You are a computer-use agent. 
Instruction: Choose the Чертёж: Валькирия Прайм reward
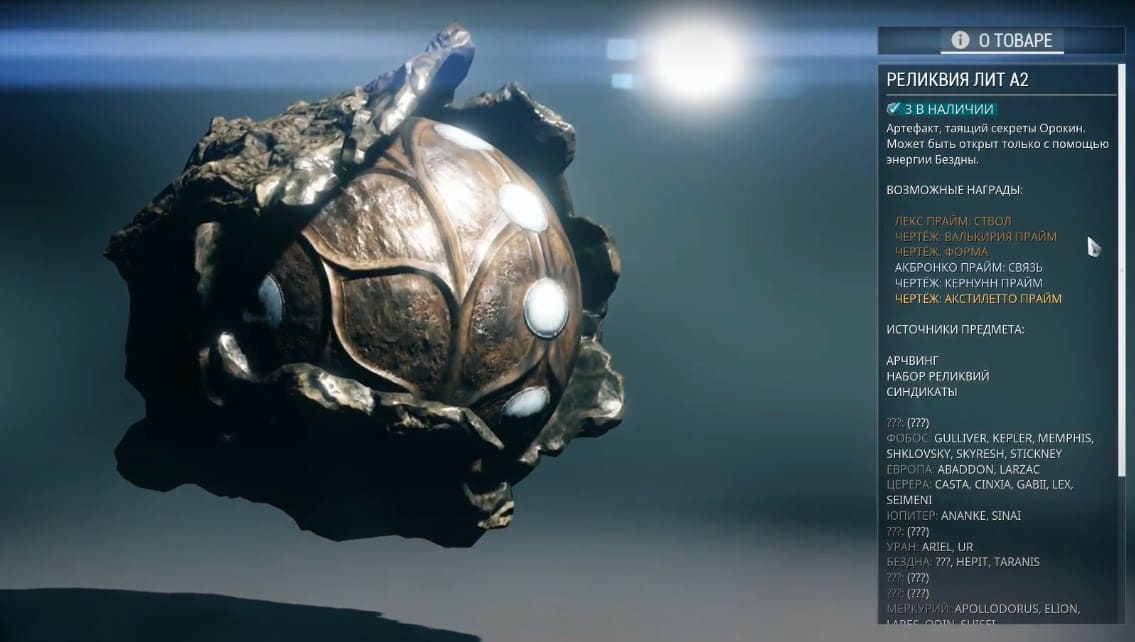pos(961,237)
